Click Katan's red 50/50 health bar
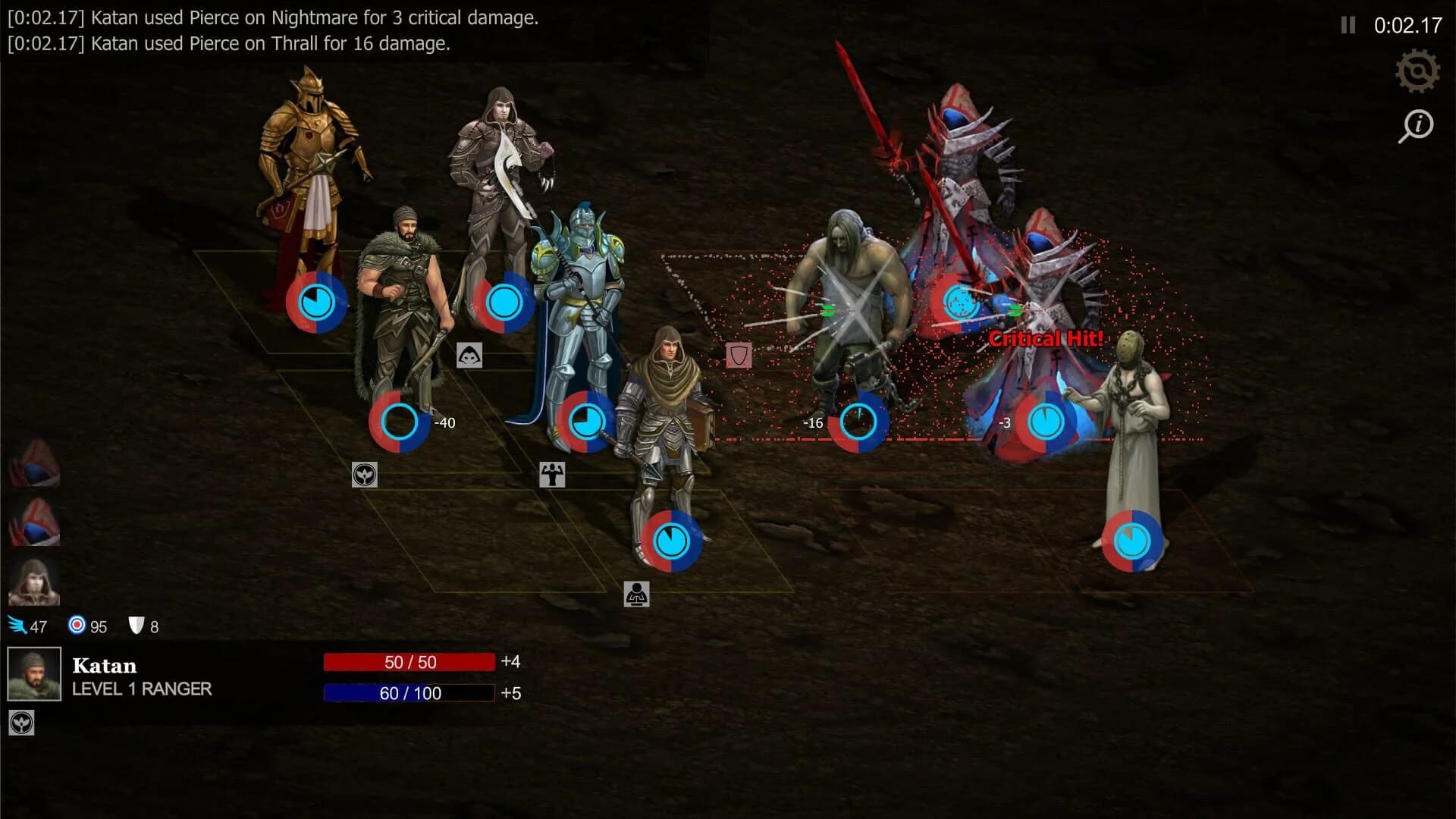 point(409,662)
